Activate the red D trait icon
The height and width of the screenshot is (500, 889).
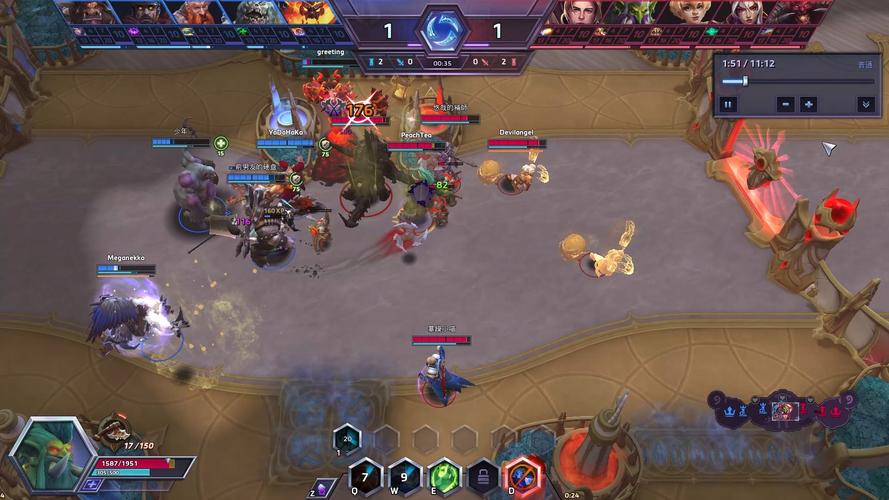522,475
